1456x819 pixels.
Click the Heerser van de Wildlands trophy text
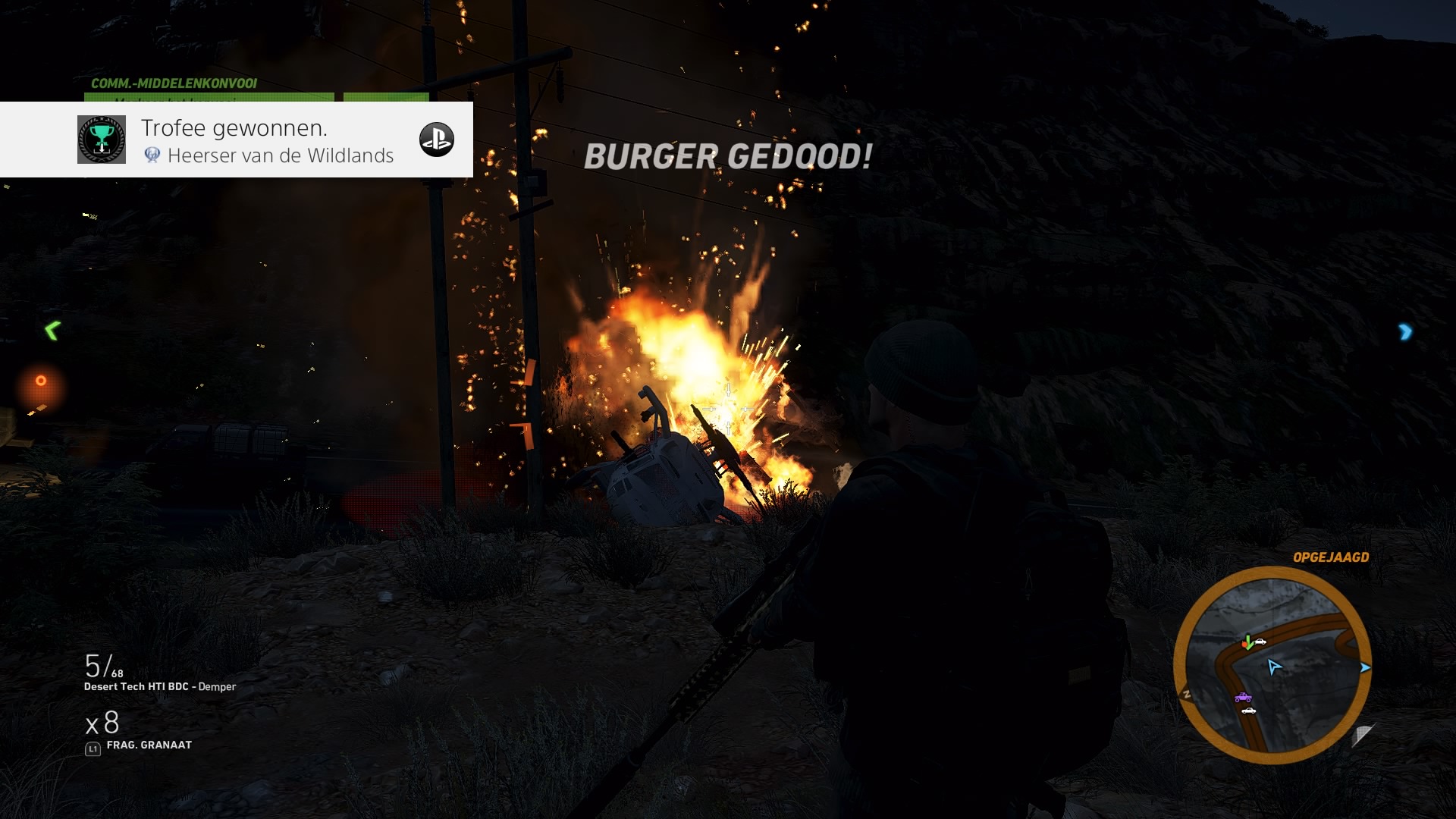pos(281,155)
